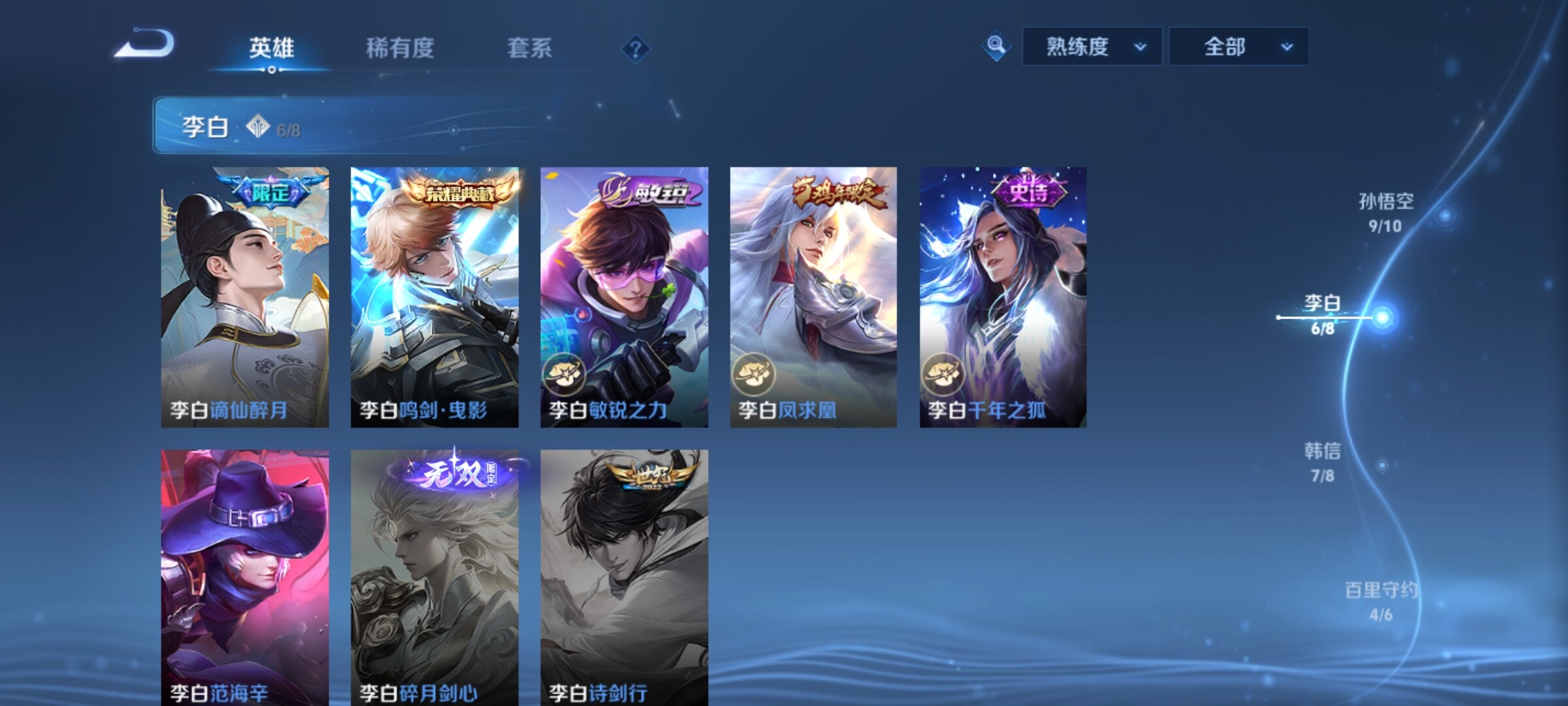The height and width of the screenshot is (706, 1568).
Task: Open the 全部 filter dropdown
Action: coord(1238,46)
